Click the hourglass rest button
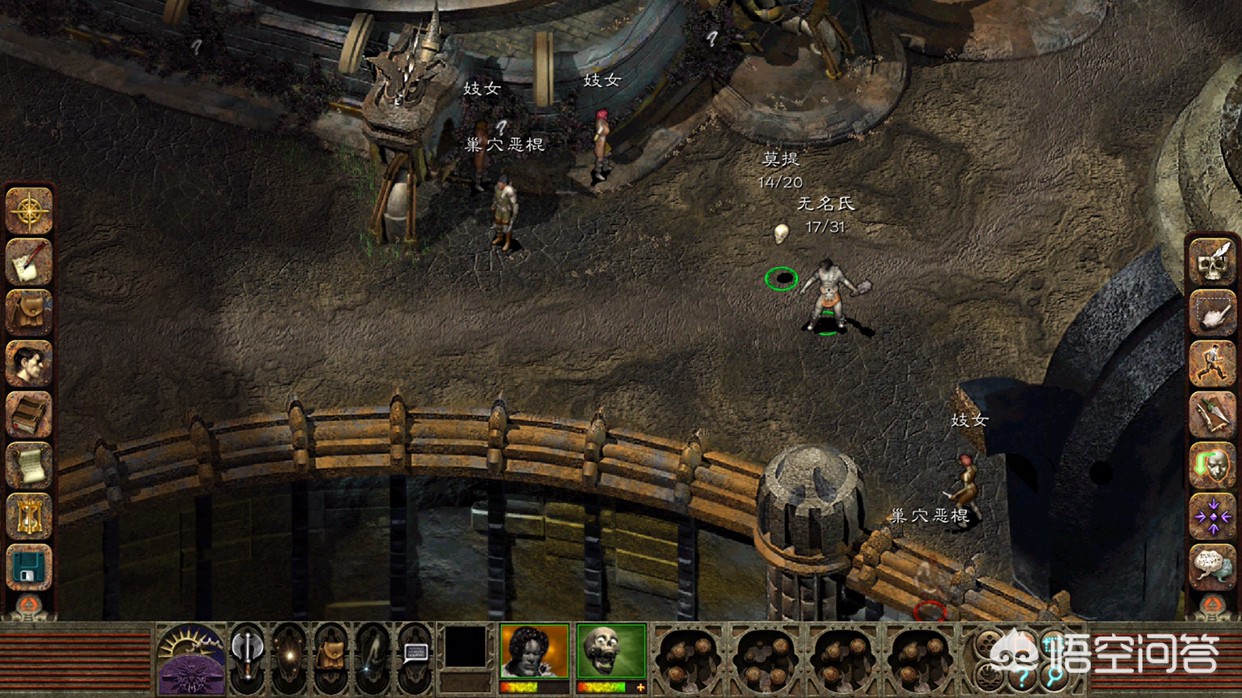 29,516
